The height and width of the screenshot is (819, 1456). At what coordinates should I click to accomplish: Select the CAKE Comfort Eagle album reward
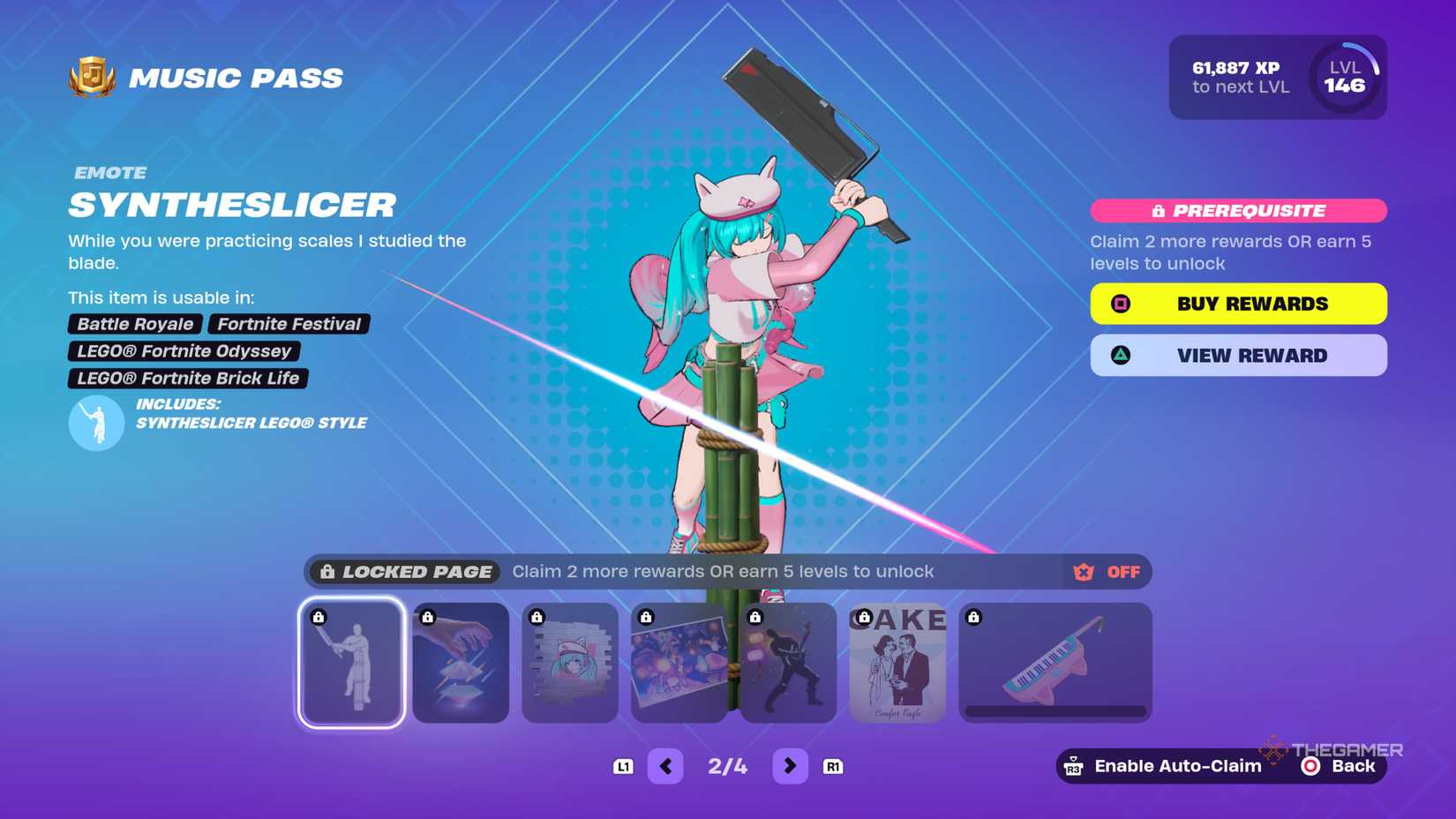click(x=897, y=663)
